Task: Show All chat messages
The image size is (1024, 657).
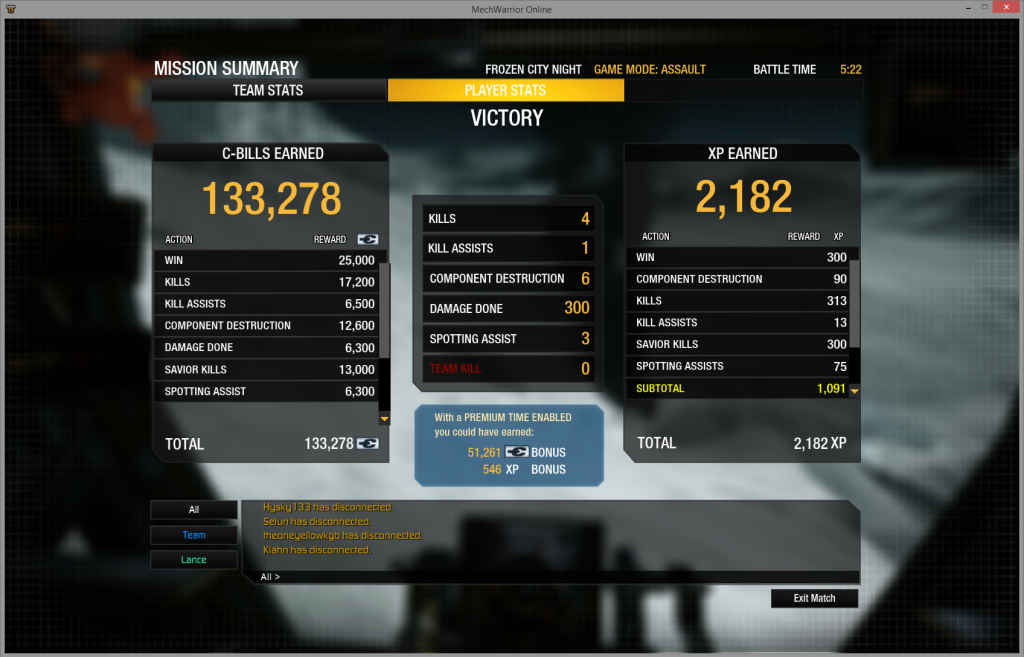Action: pos(194,510)
